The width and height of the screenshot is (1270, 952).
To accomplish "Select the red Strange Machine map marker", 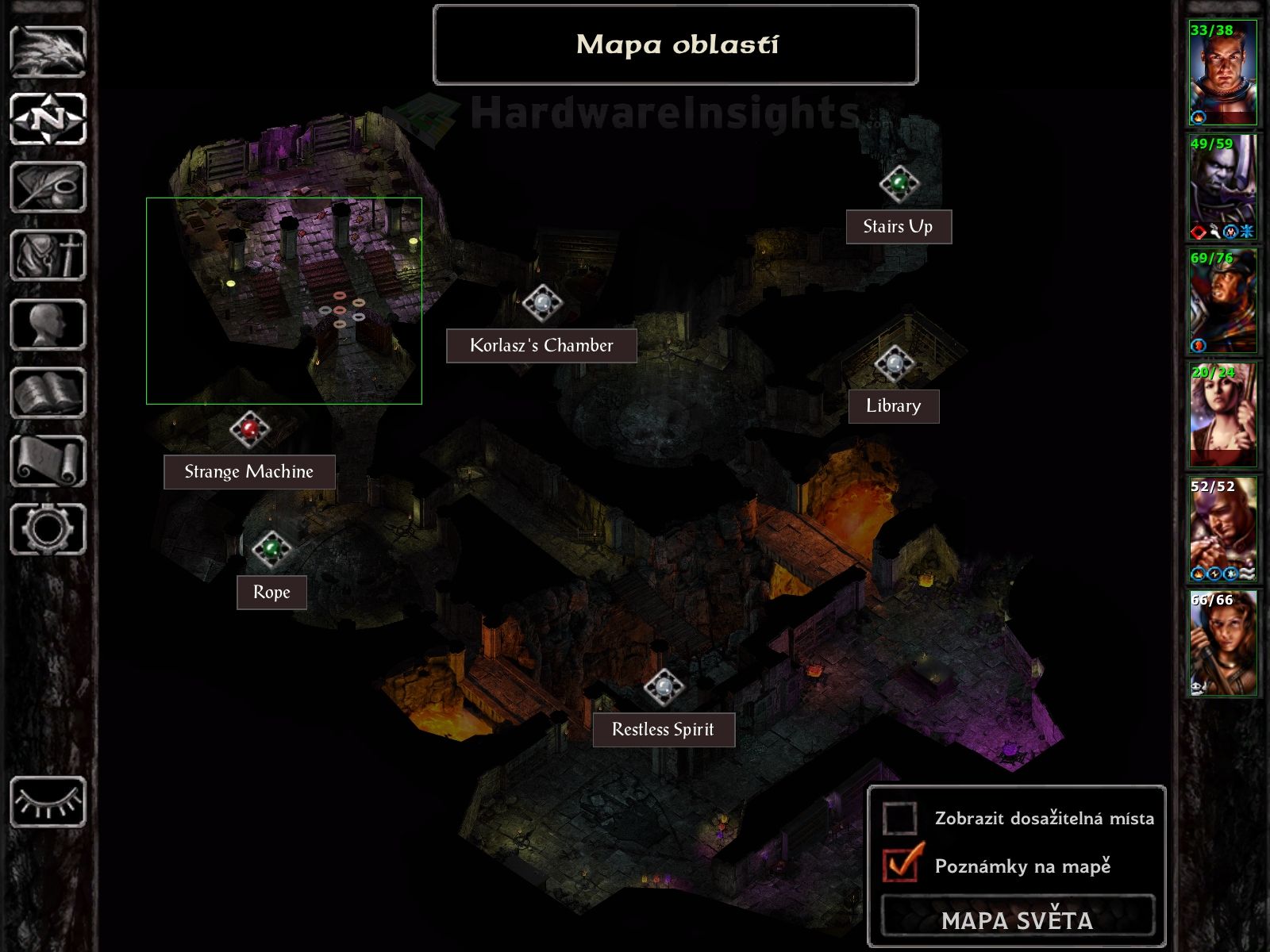I will 250,429.
